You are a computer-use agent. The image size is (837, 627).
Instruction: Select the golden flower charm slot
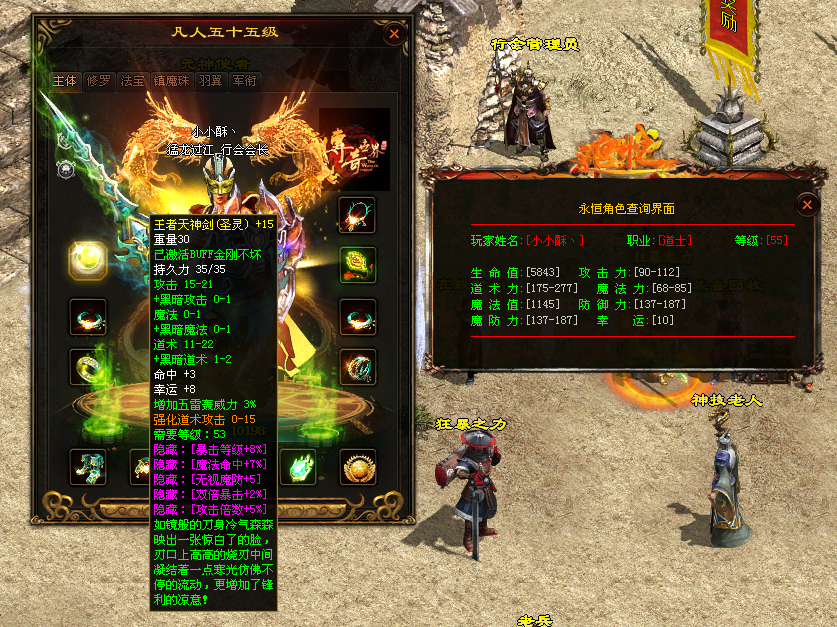[357, 265]
